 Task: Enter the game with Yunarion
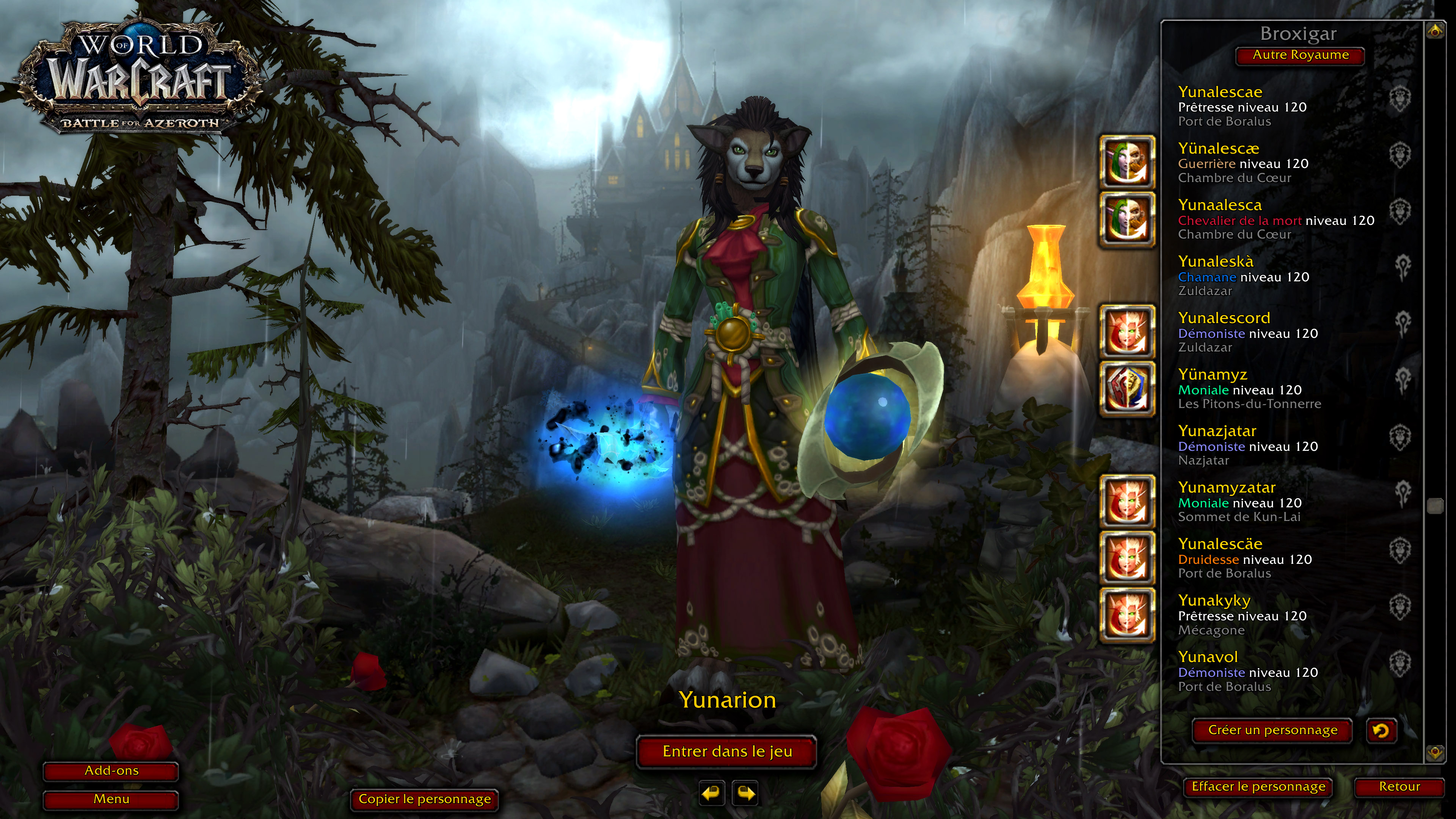[727, 752]
